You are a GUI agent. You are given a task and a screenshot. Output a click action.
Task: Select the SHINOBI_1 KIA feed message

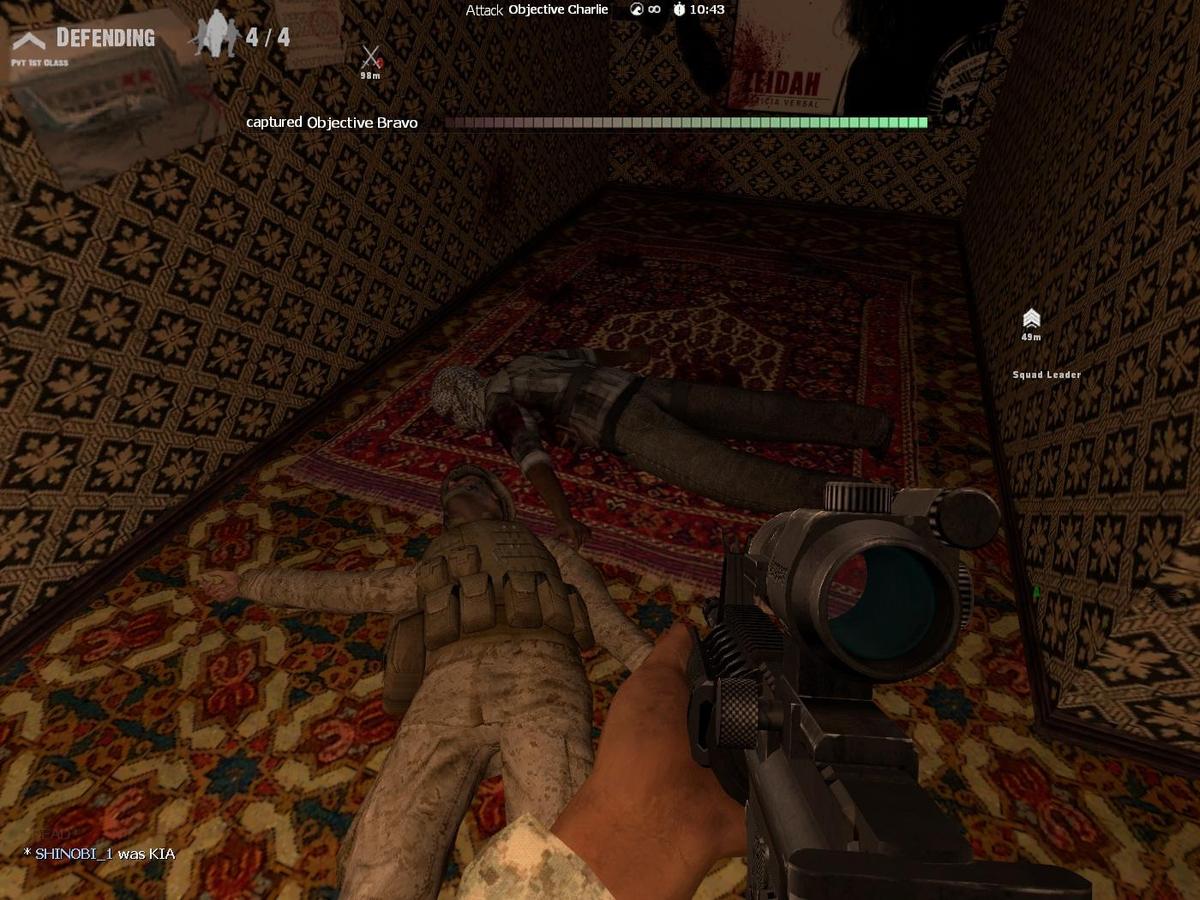coord(99,853)
